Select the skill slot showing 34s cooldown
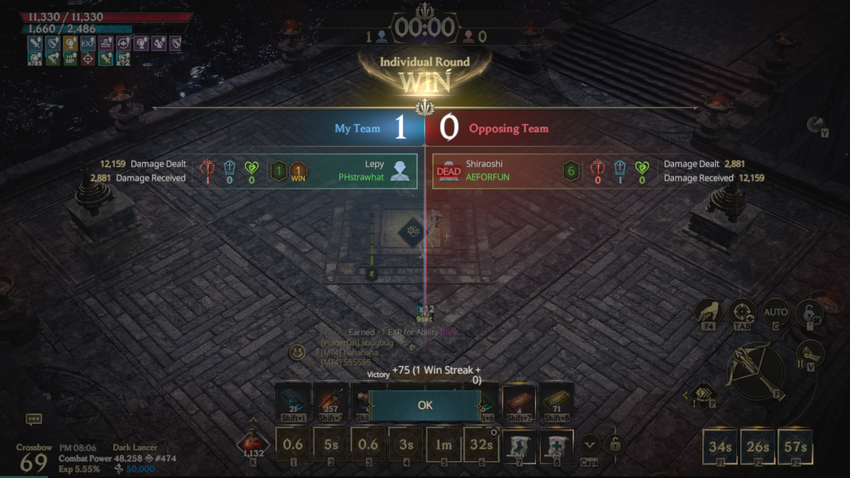Screen dimensions: 850x478 click(720, 446)
